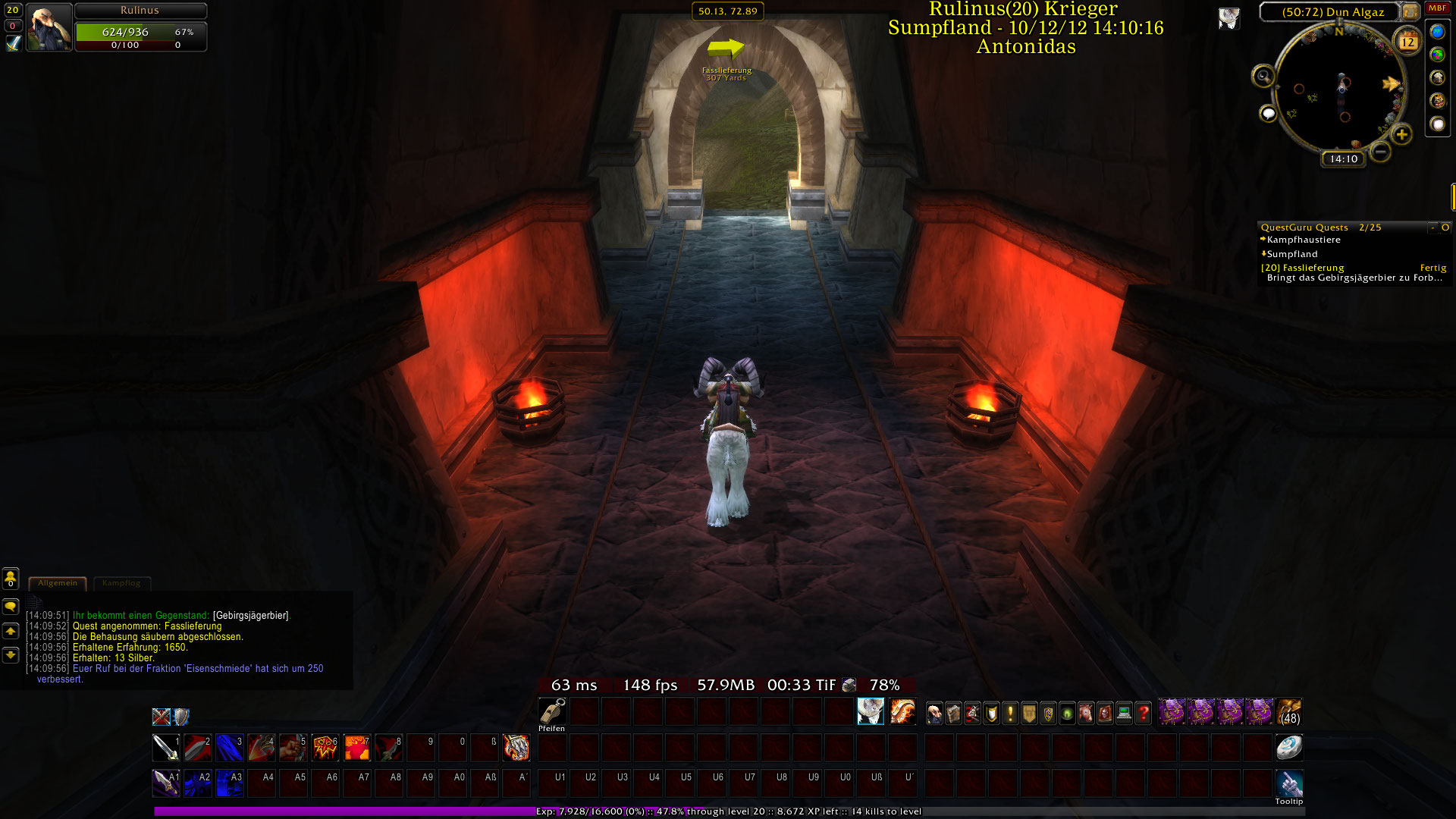Image resolution: width=1456 pixels, height=819 pixels.
Task: Zoom out the minimap
Action: (1380, 152)
